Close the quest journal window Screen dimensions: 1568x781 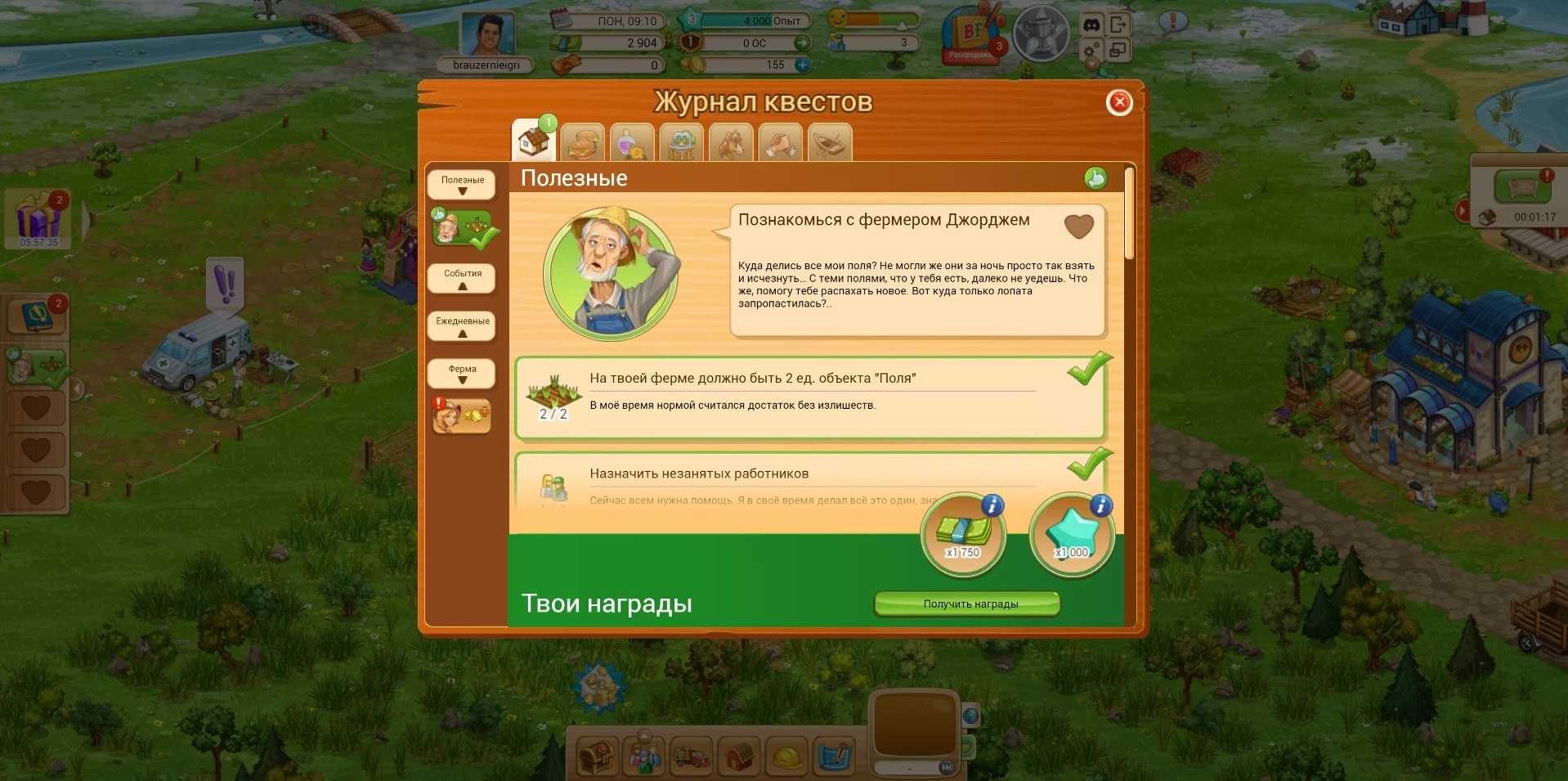[x=1119, y=102]
